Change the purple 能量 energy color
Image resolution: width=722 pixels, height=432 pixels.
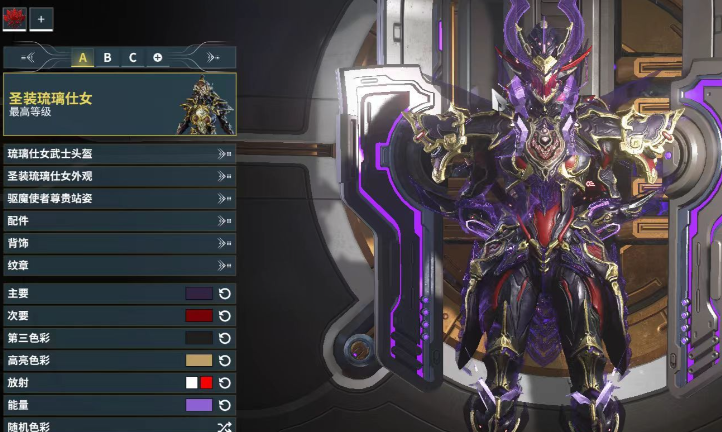199,405
